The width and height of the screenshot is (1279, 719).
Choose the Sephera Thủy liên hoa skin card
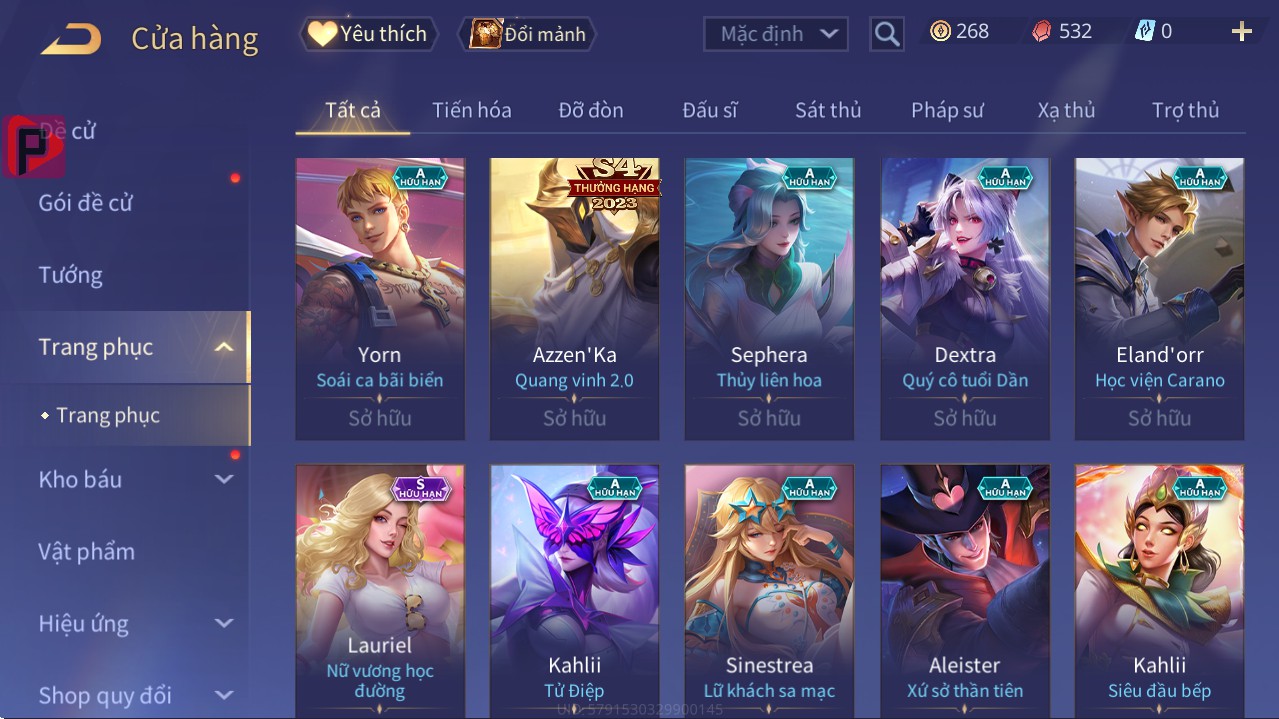point(769,298)
